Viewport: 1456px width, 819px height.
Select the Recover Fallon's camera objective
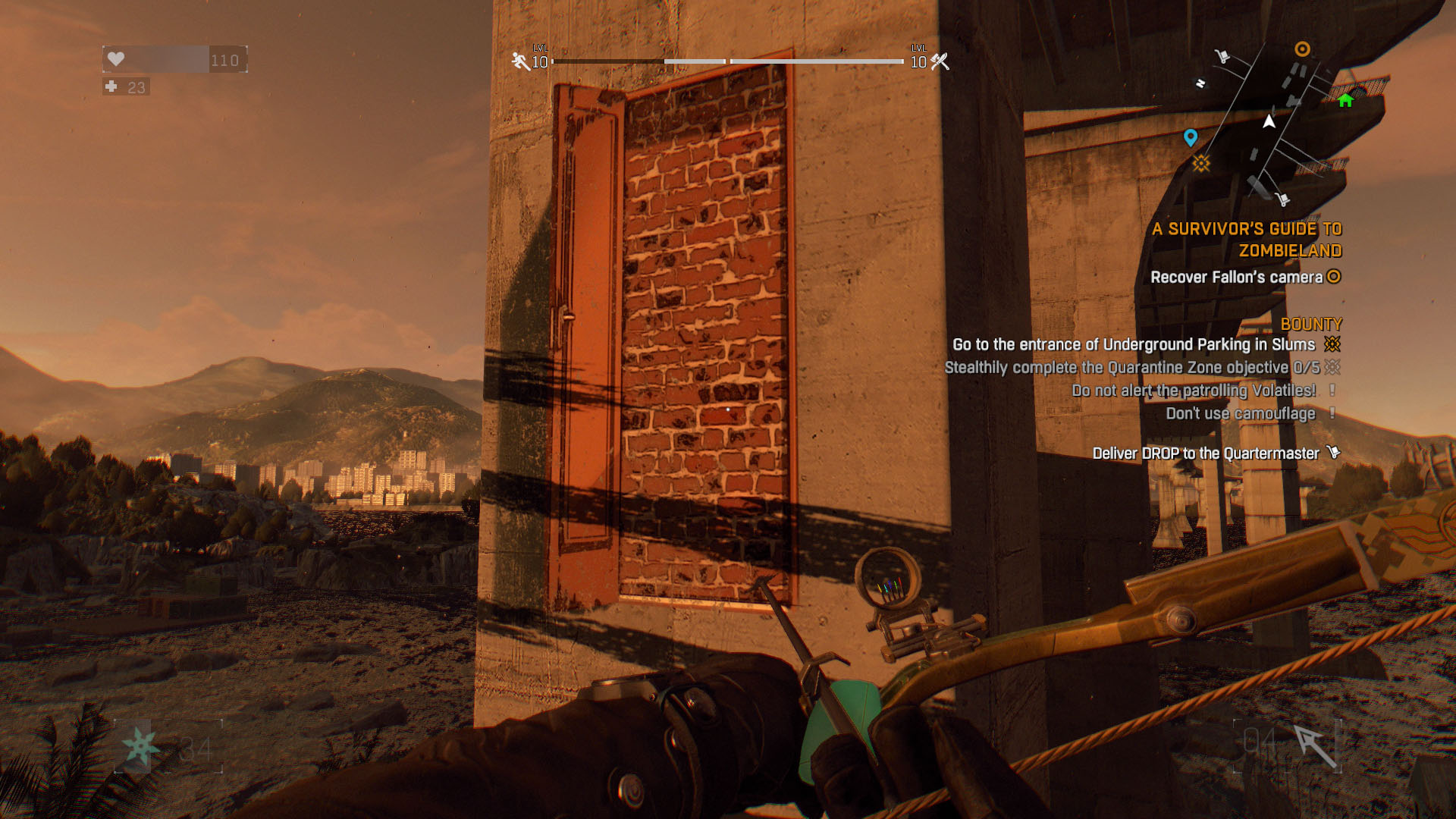(1236, 278)
